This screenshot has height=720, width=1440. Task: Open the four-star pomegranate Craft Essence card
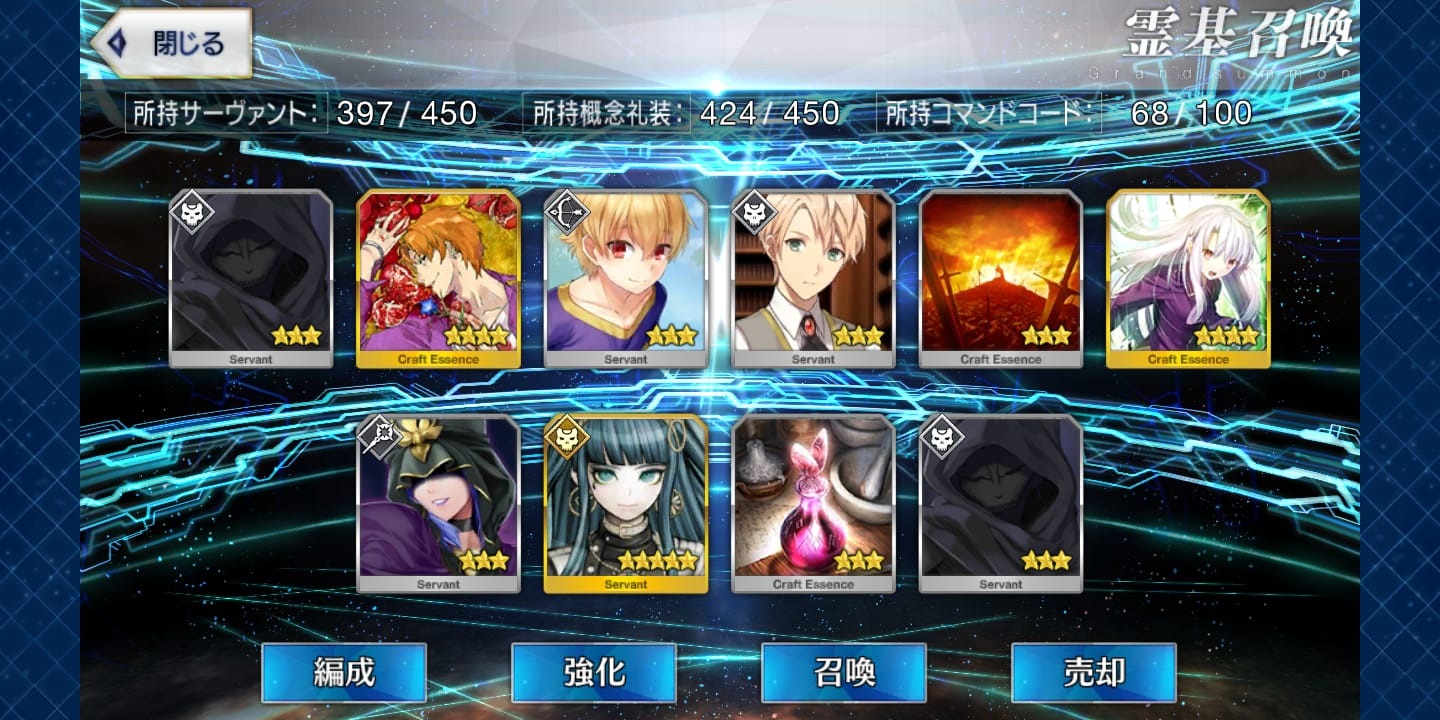438,278
